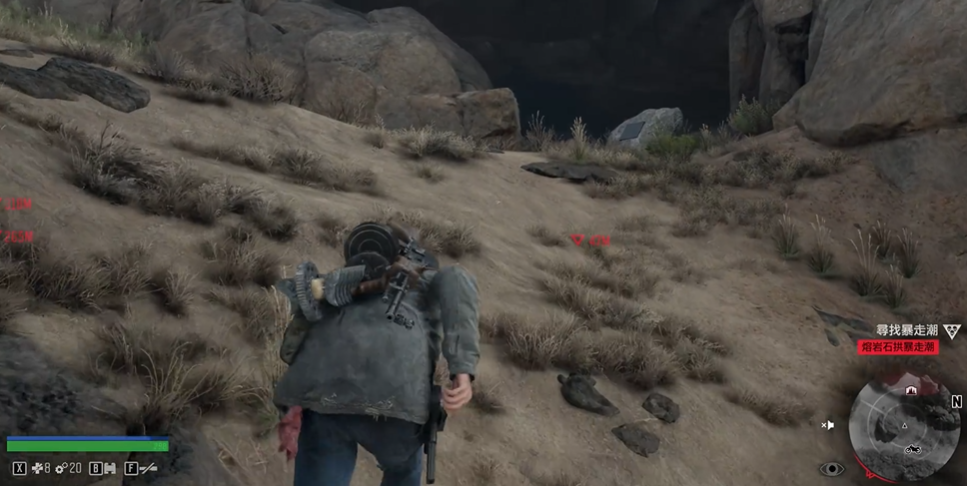The image size is (967, 486).
Task: Select the red 熔岩石拱暴走潮 objective label
Action: (x=898, y=347)
